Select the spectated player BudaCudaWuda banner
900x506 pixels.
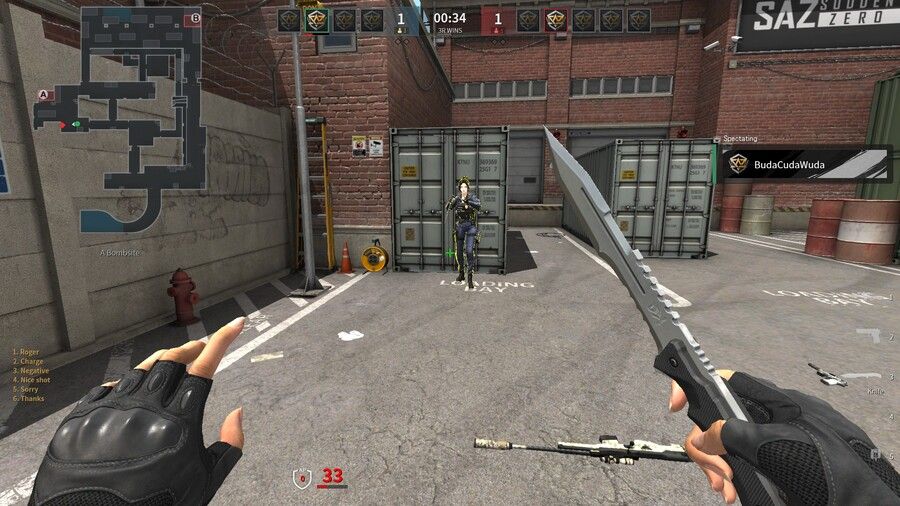click(807, 164)
